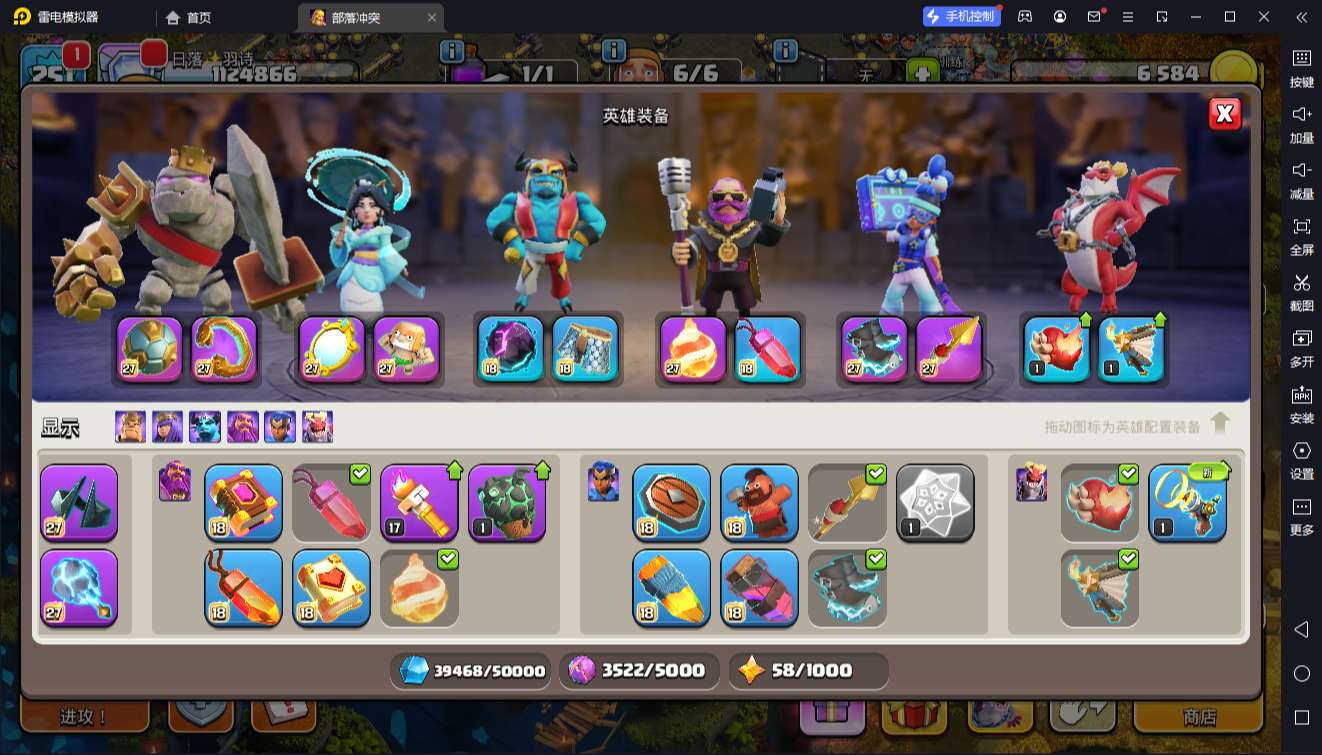Click the blue lightning orb equipment
1322x755 pixels.
[79, 587]
